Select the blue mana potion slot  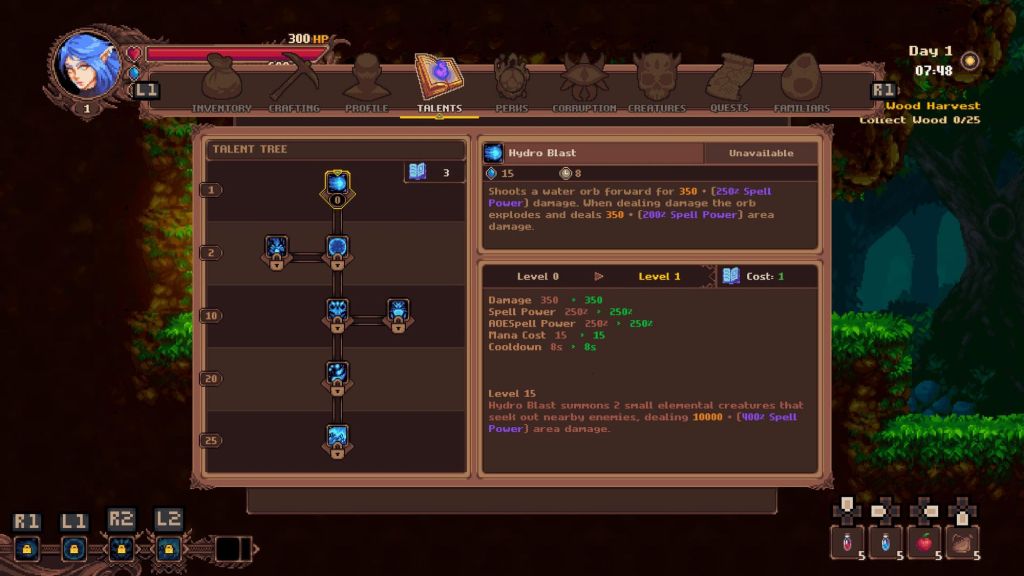click(886, 541)
